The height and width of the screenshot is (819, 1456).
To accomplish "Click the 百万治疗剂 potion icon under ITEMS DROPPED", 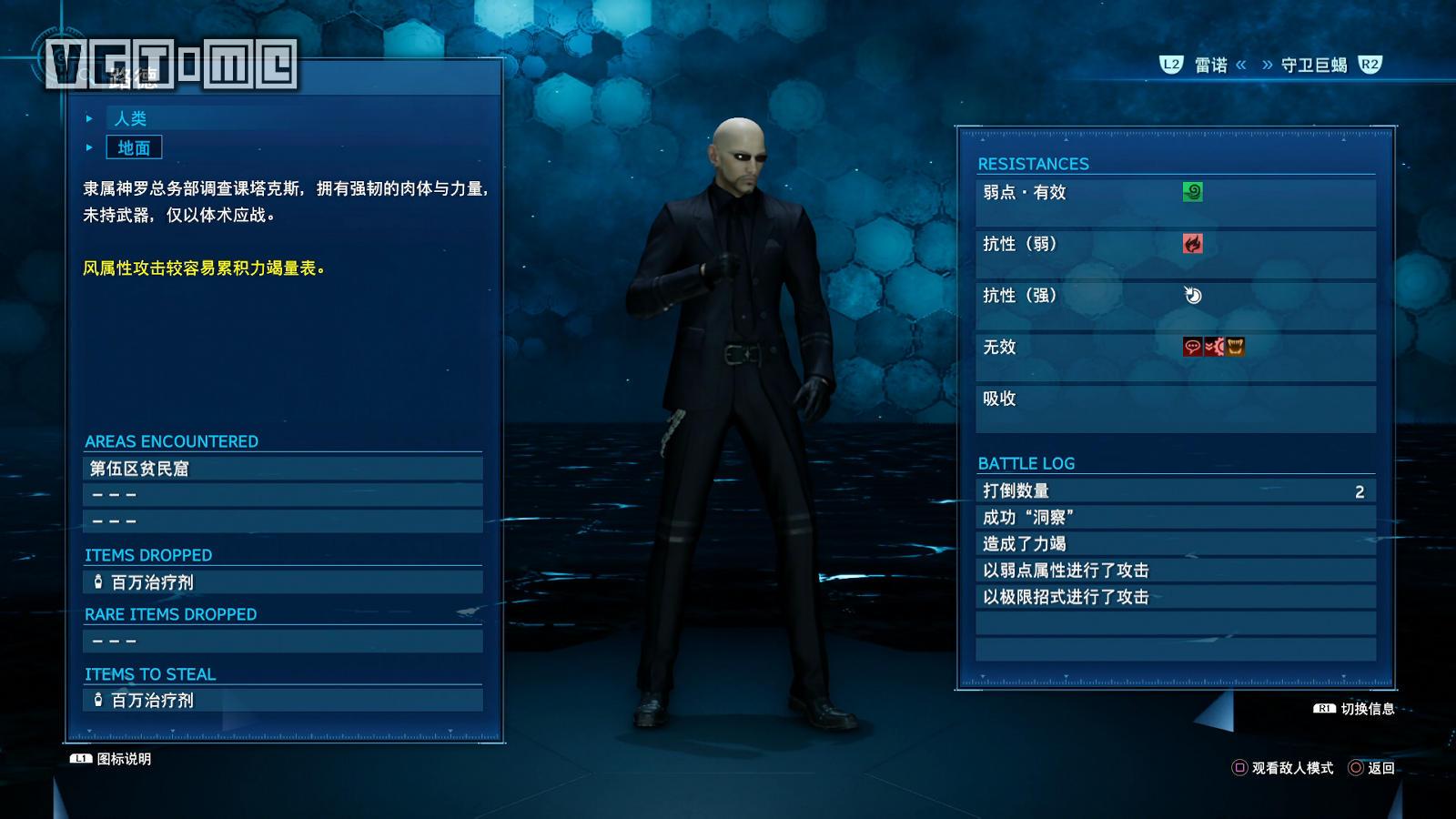I will point(96,581).
